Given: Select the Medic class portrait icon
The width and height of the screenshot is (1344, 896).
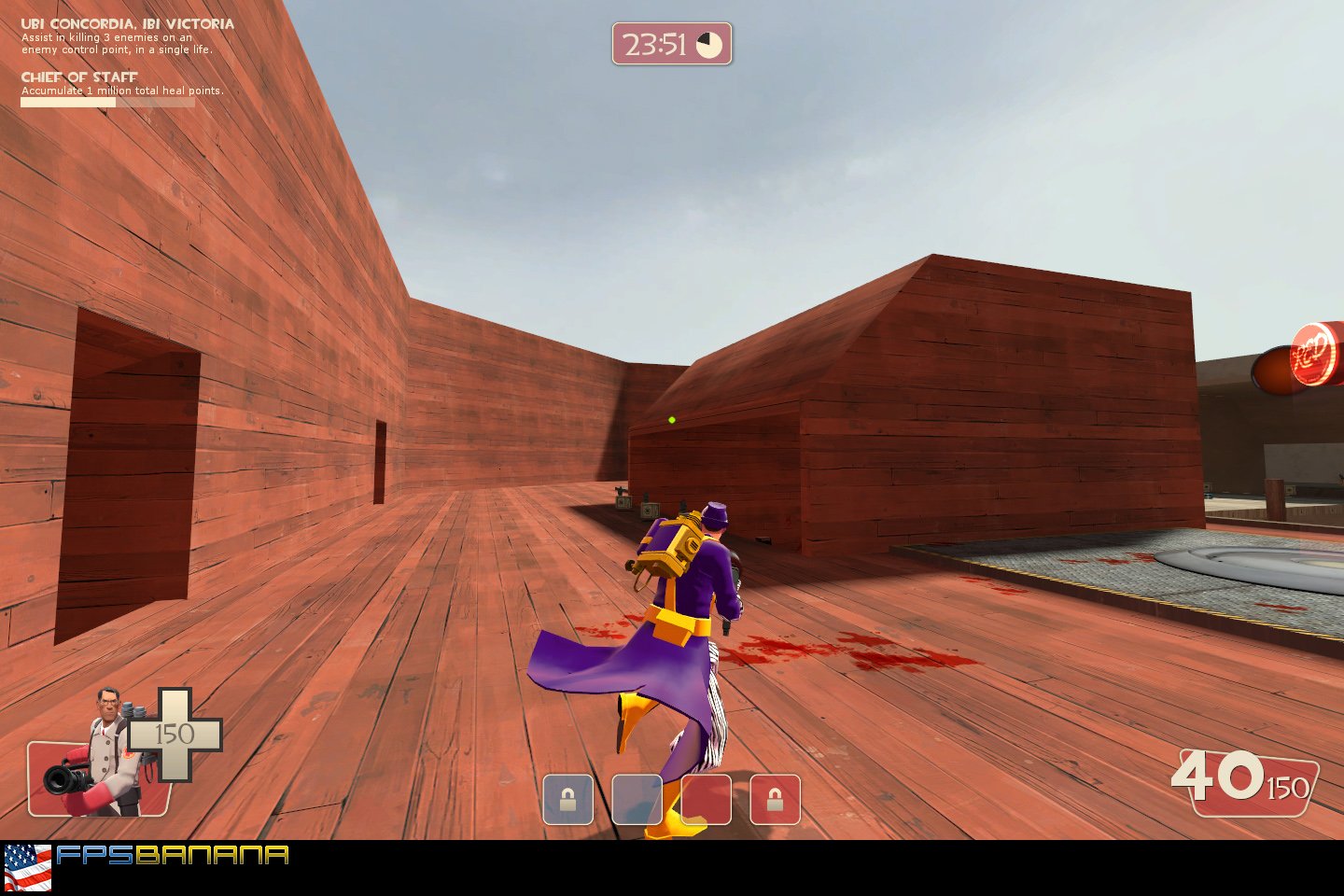Looking at the screenshot, I should [x=106, y=742].
